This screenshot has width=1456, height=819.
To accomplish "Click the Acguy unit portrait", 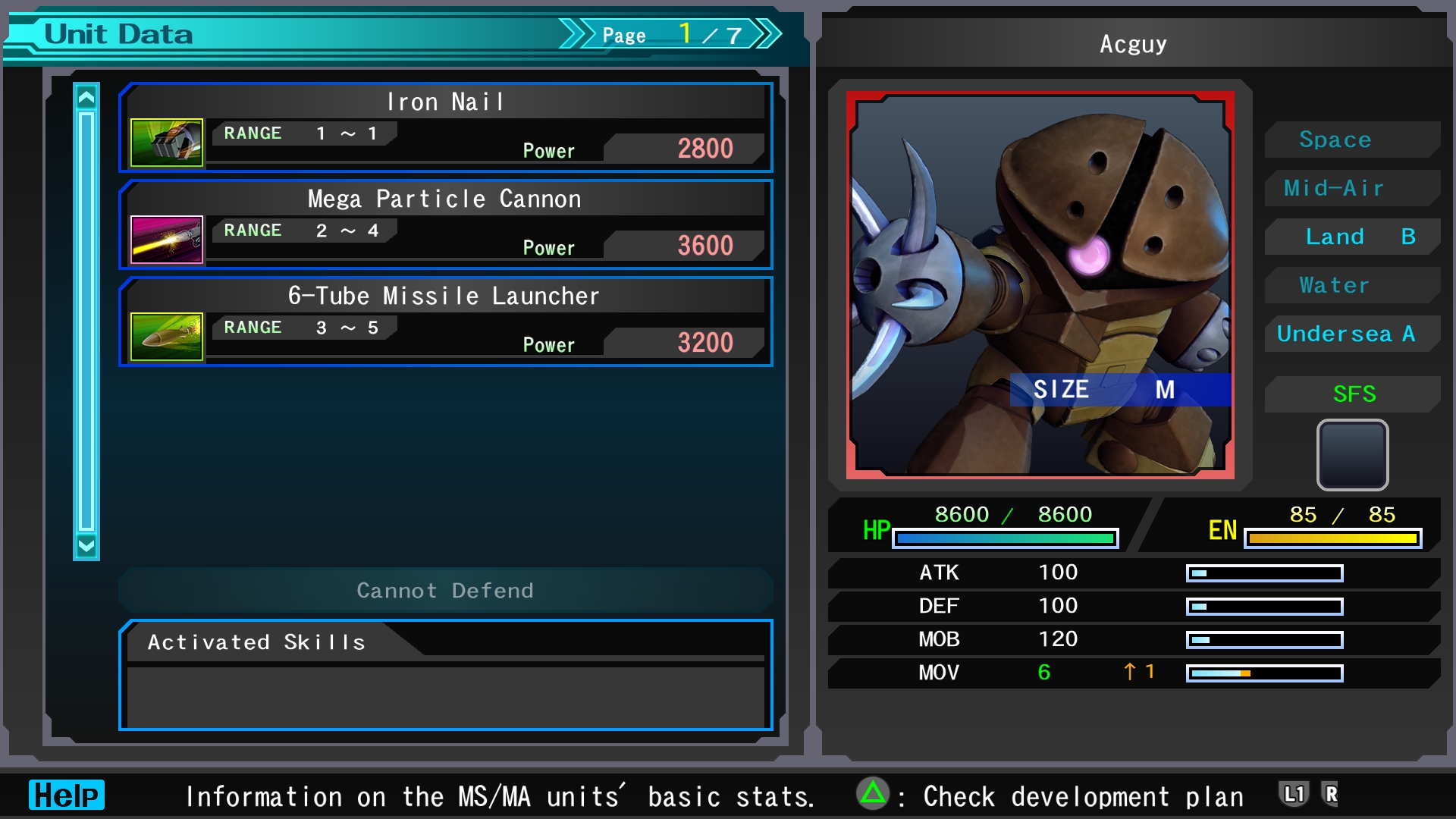I will (x=1040, y=285).
